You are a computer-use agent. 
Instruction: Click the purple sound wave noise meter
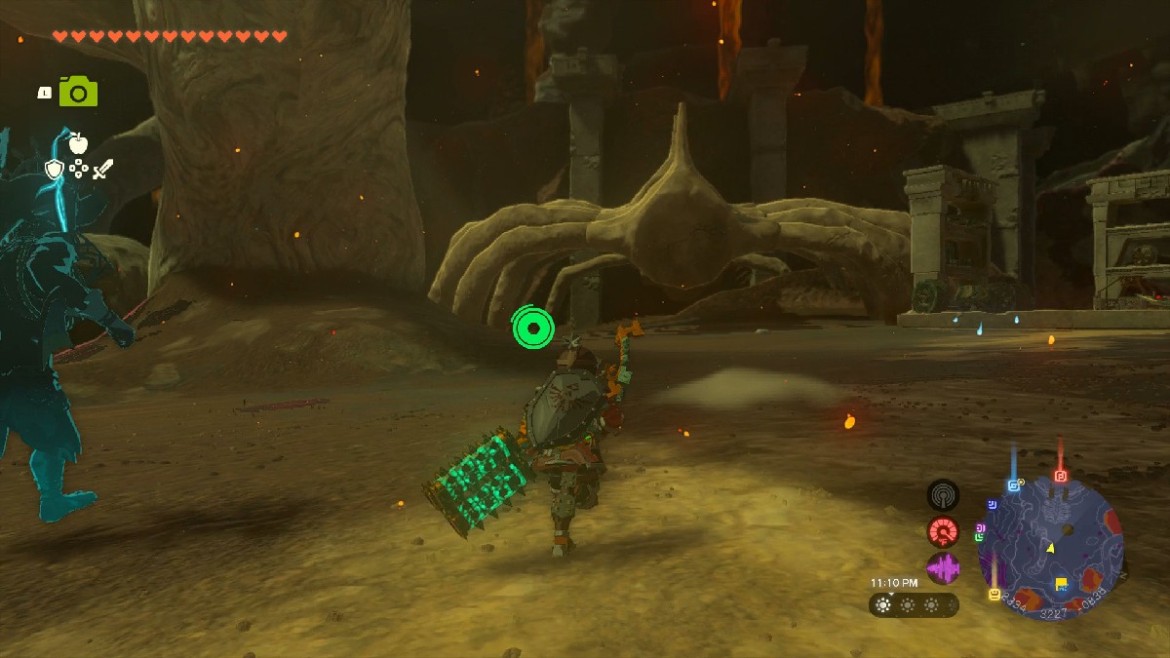tap(942, 569)
